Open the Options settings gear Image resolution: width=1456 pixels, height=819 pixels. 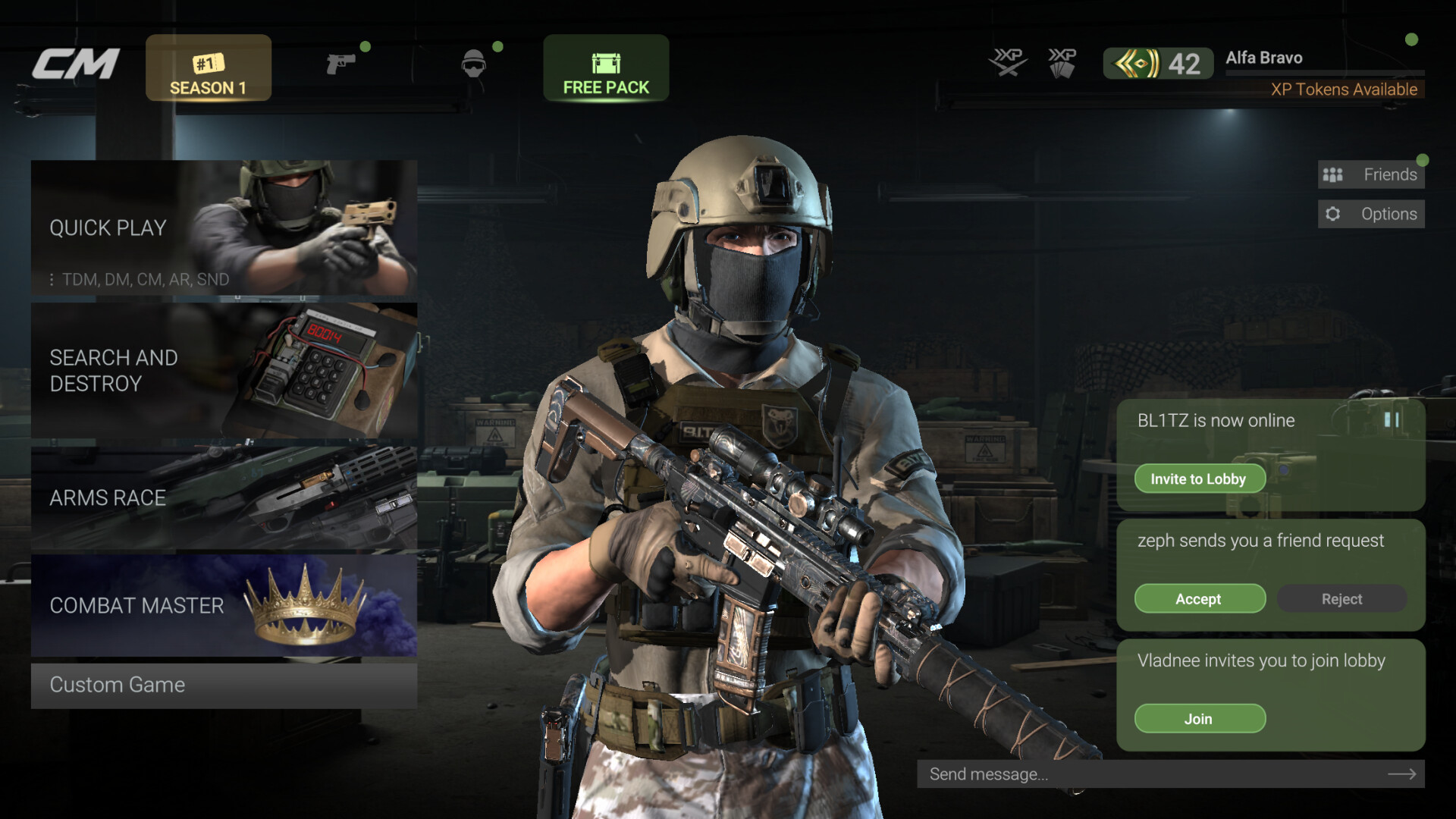[x=1370, y=213]
